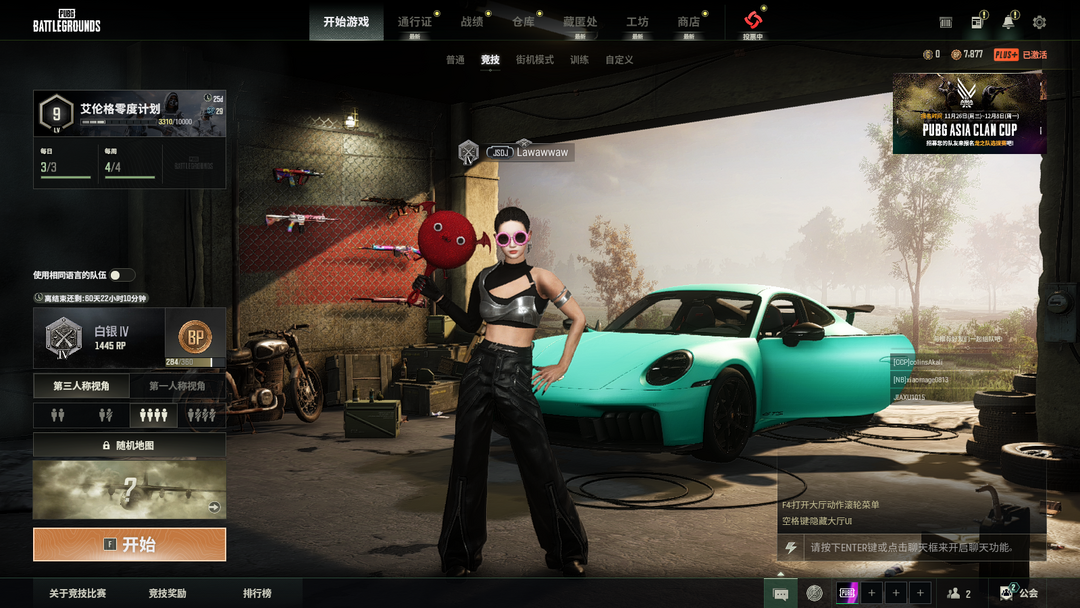Switch to the 街机模式 arcade tab
Viewport: 1080px width, 608px height.
coord(534,60)
